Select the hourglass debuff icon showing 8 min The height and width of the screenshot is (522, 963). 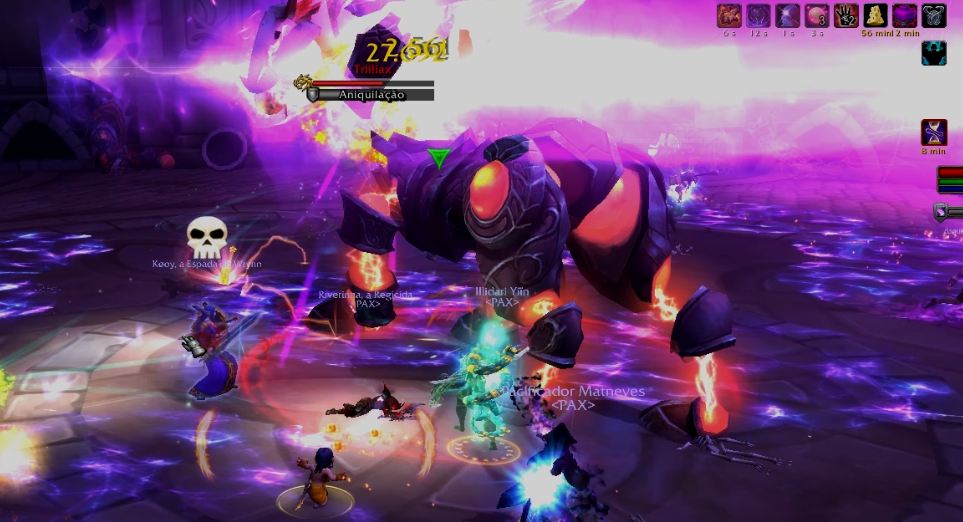[x=933, y=131]
